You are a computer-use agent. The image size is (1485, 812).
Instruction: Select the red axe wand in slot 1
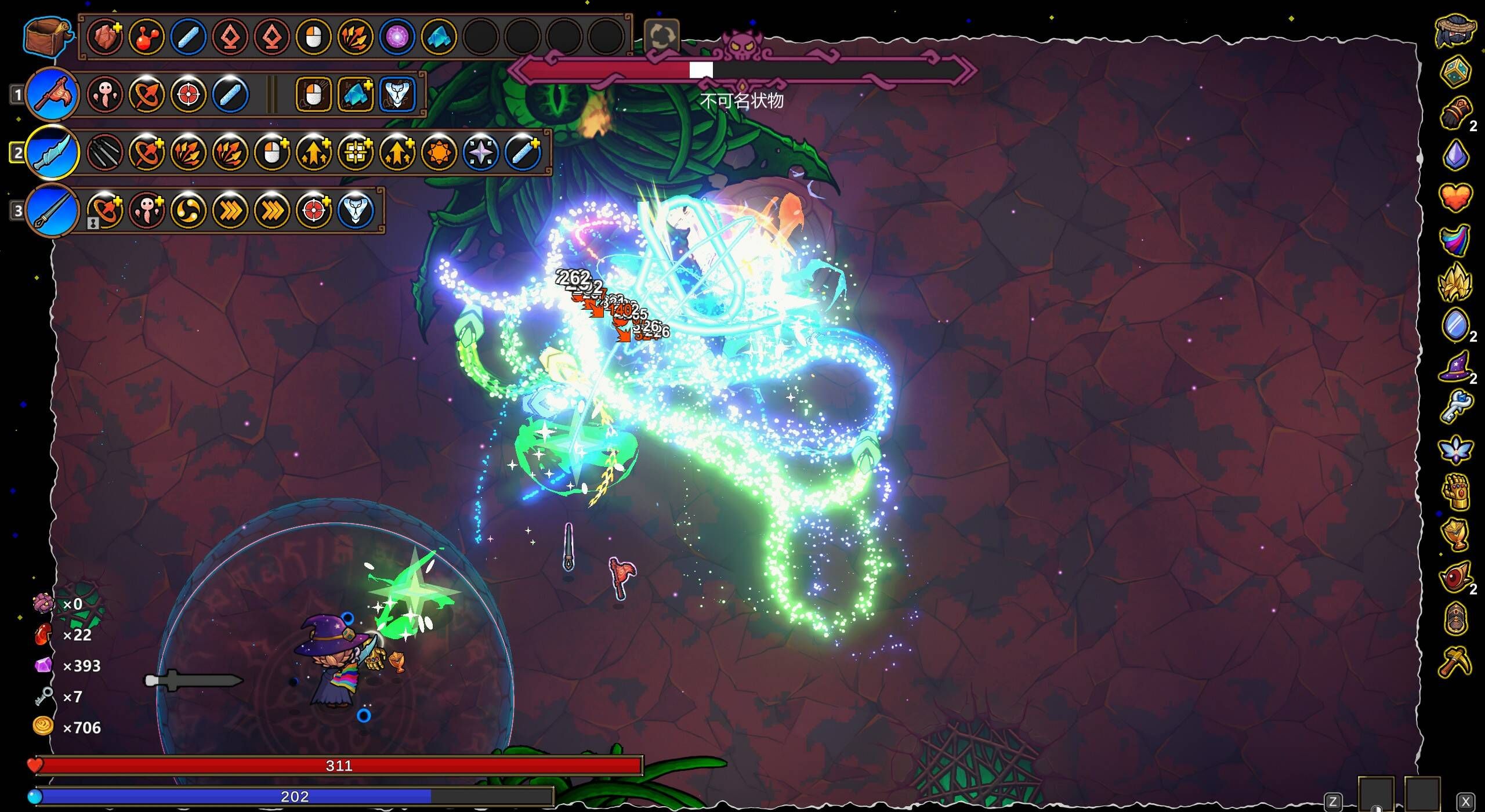pyautogui.click(x=52, y=95)
